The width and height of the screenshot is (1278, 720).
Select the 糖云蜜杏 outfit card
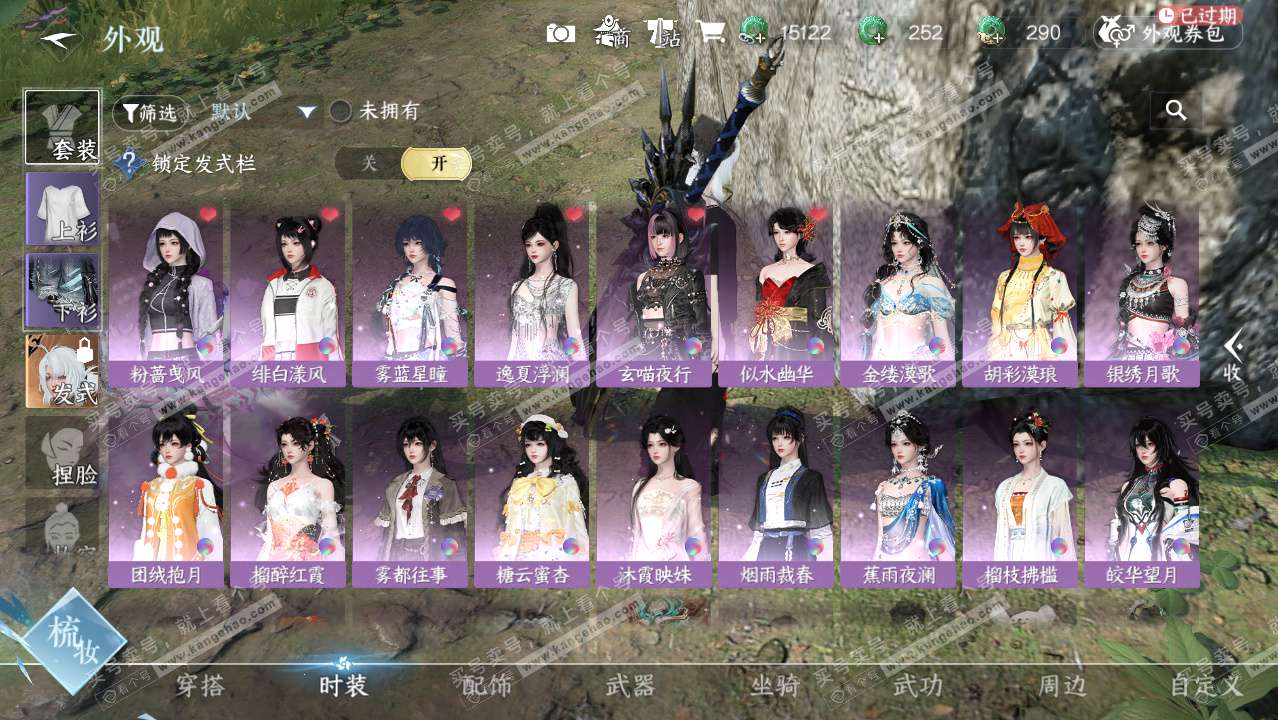click(x=532, y=498)
